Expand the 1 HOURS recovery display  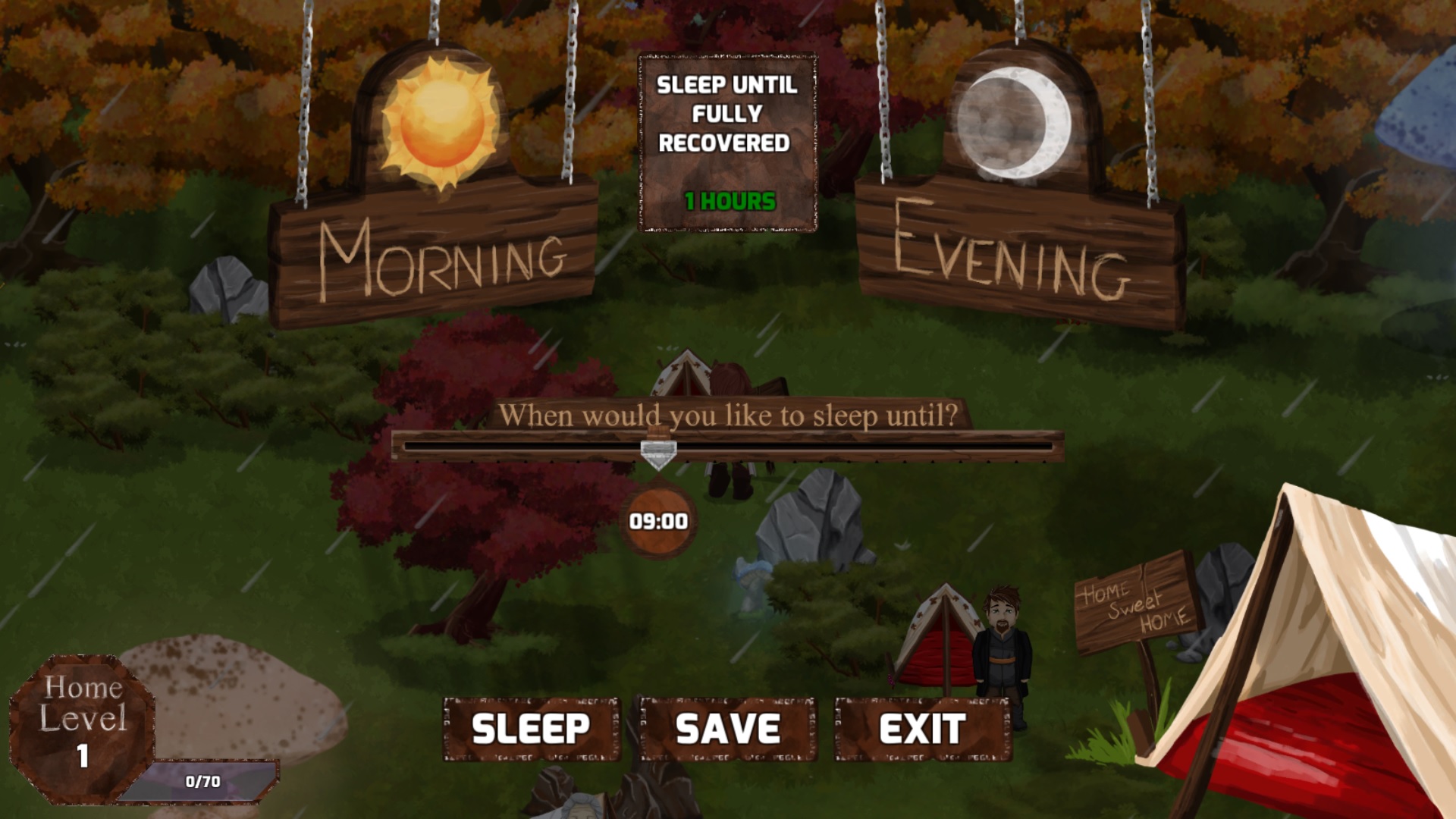[x=730, y=202]
